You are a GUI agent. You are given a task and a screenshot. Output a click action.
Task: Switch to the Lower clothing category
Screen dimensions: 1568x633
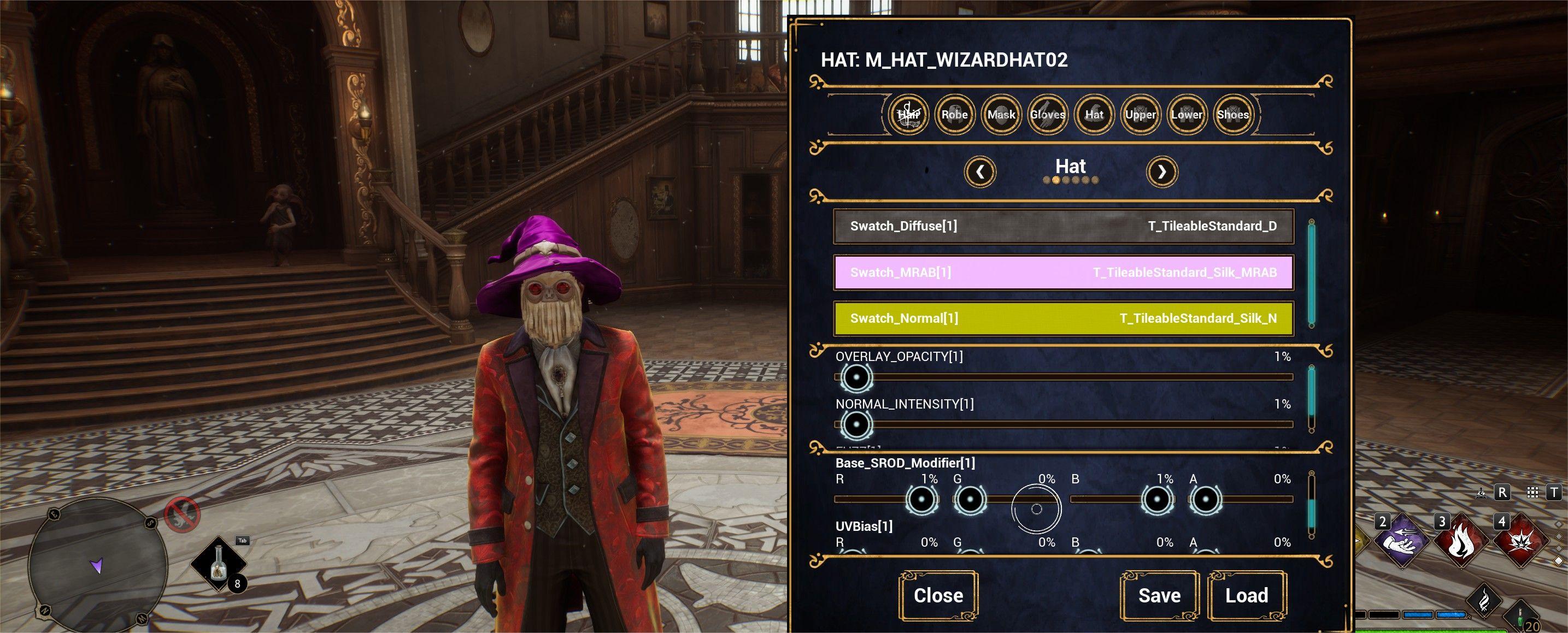[x=1187, y=114]
